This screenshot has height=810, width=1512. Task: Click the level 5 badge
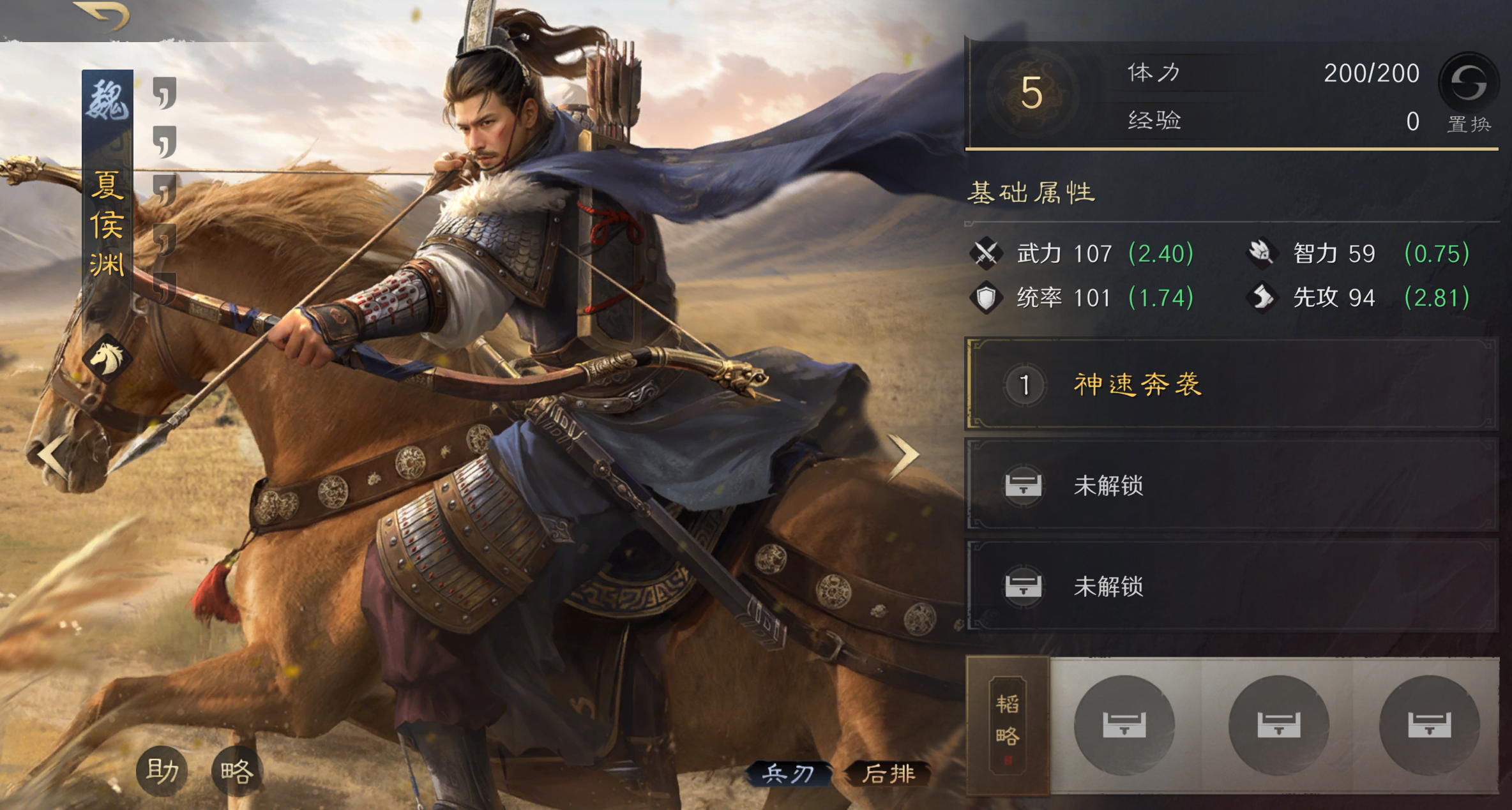coord(1031,93)
